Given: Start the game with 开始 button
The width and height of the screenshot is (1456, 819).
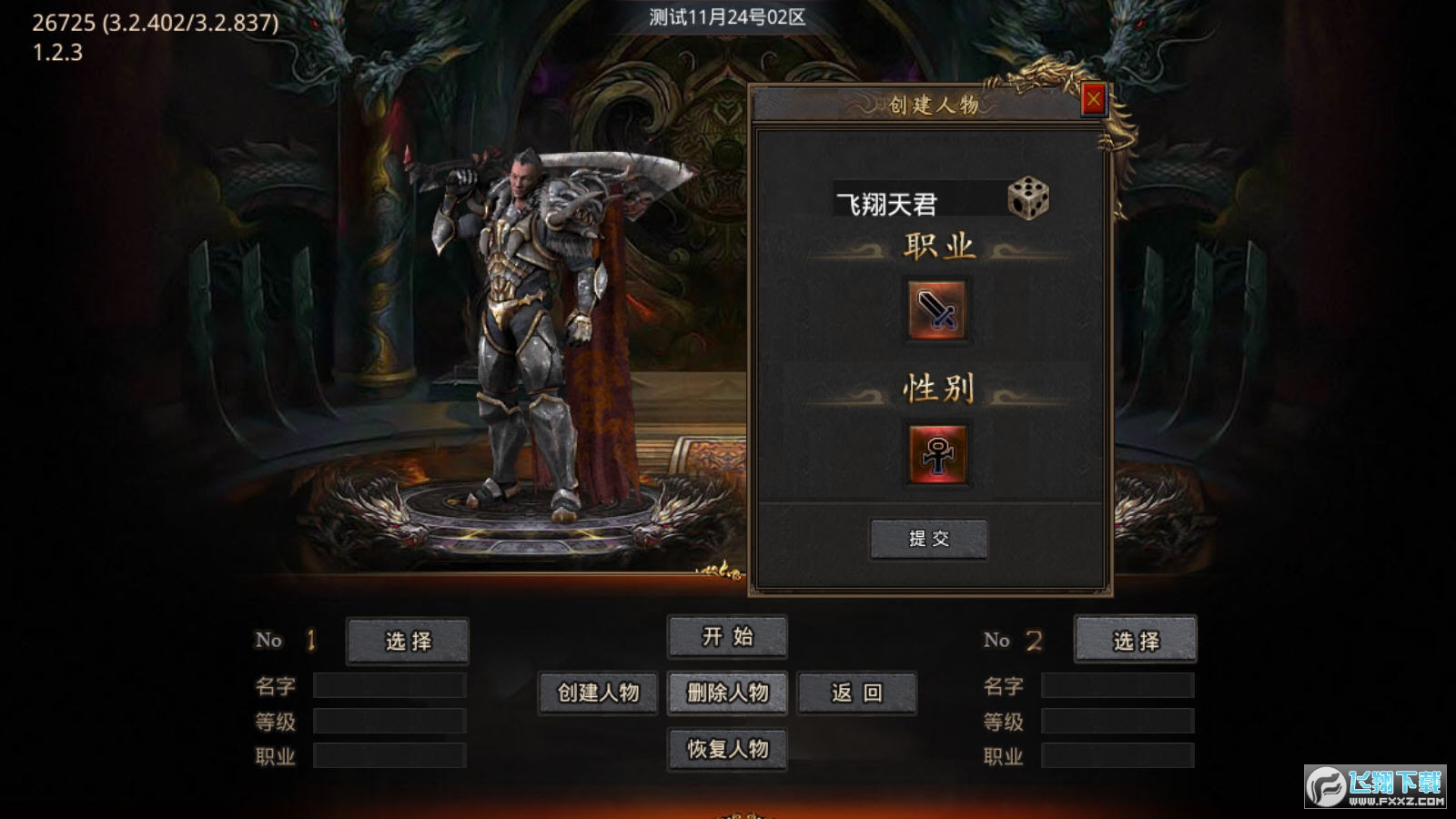Looking at the screenshot, I should click(727, 637).
